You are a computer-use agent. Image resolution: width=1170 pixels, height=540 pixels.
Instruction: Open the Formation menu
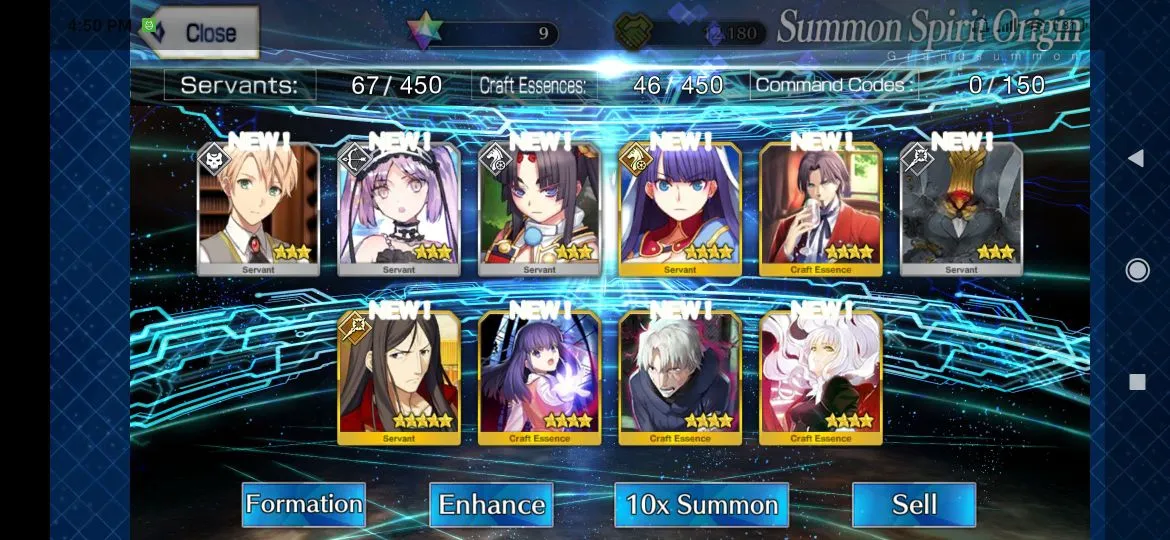pyautogui.click(x=304, y=504)
